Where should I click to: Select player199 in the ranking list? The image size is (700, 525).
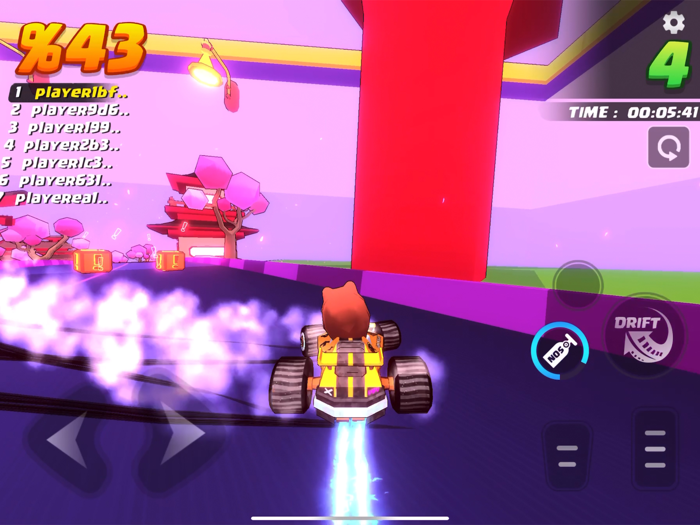pyautogui.click(x=62, y=128)
